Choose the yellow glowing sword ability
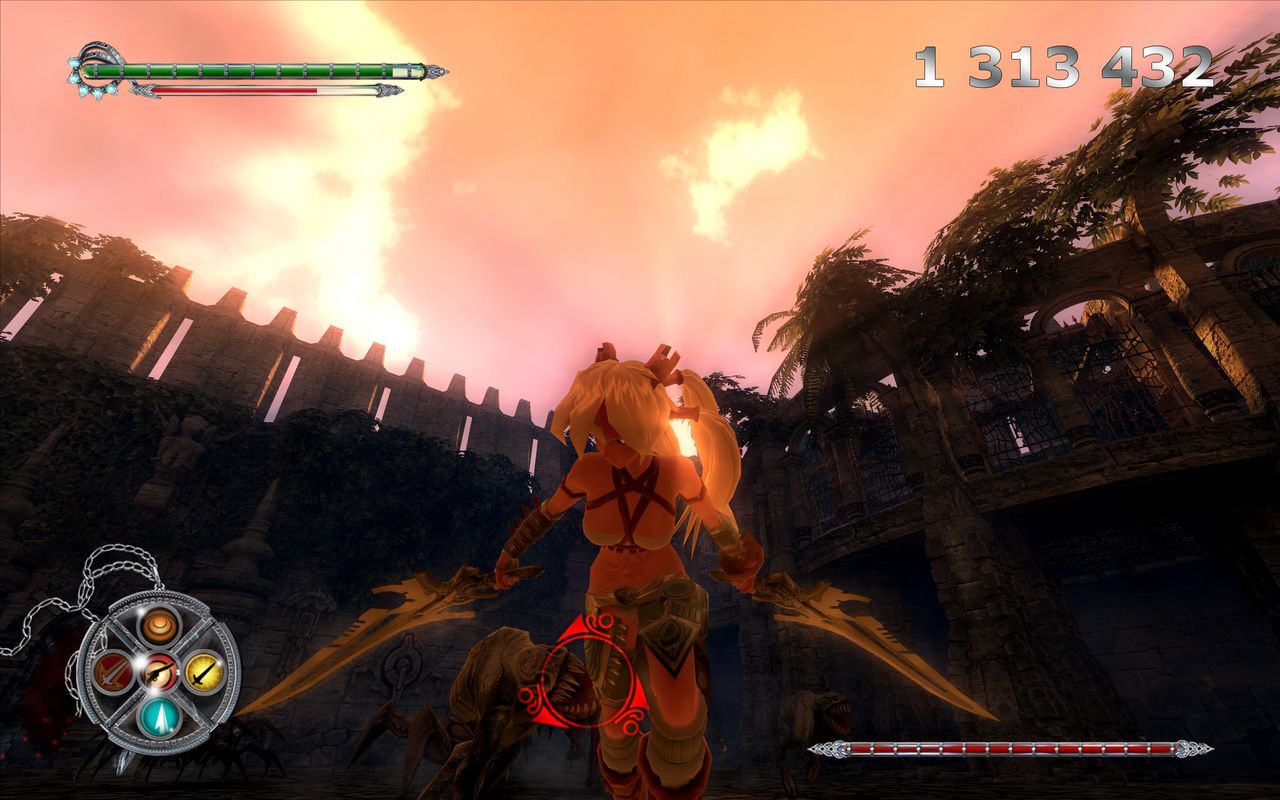Screen dimensions: 1280x800 [204, 671]
